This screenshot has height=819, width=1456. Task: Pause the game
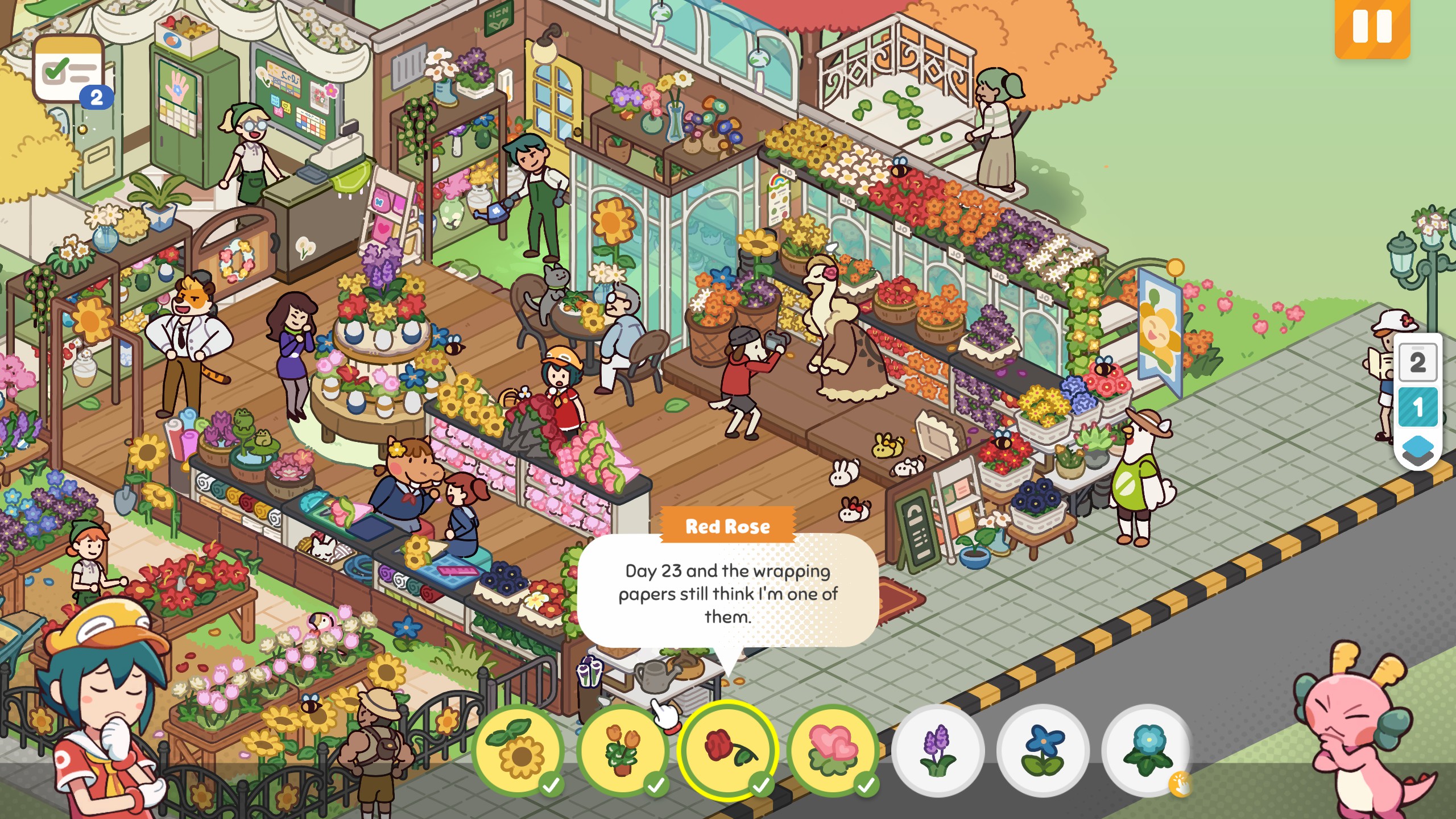tap(1372, 27)
